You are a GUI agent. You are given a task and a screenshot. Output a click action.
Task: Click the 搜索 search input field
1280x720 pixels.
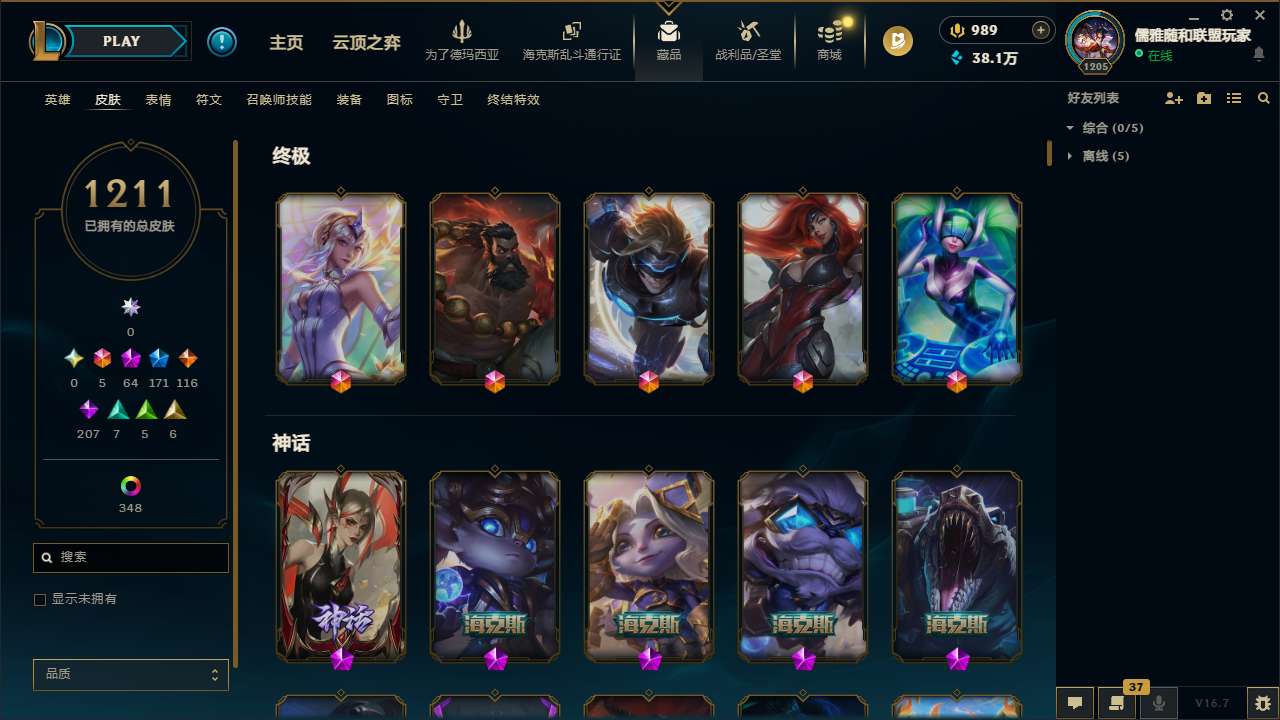pyautogui.click(x=130, y=557)
